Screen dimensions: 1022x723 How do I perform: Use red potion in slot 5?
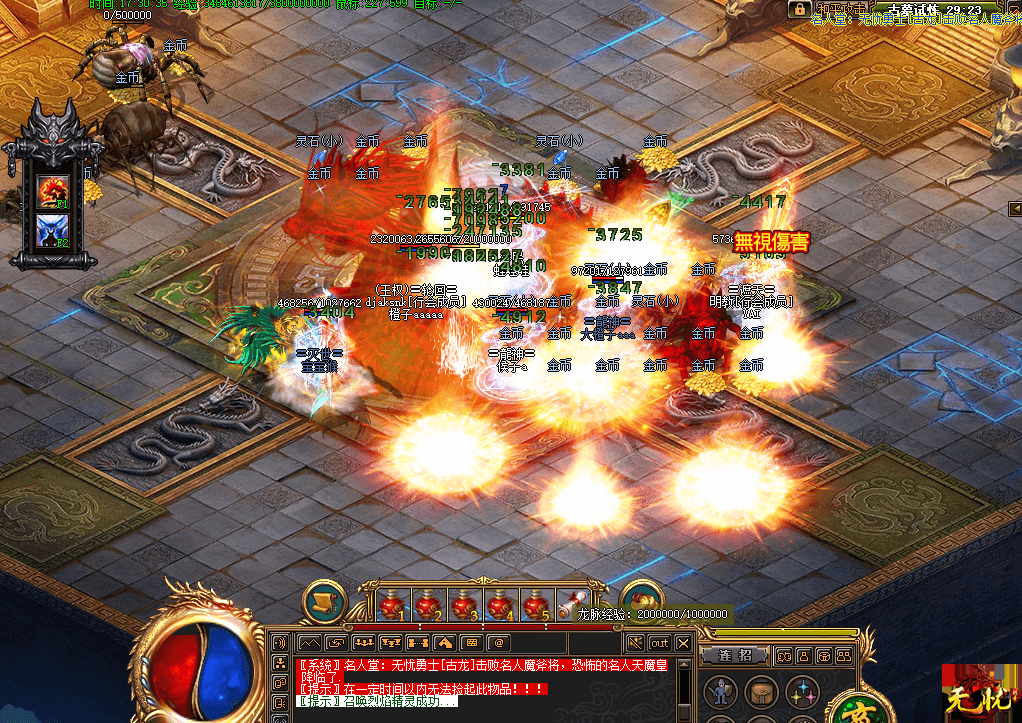[x=534, y=604]
